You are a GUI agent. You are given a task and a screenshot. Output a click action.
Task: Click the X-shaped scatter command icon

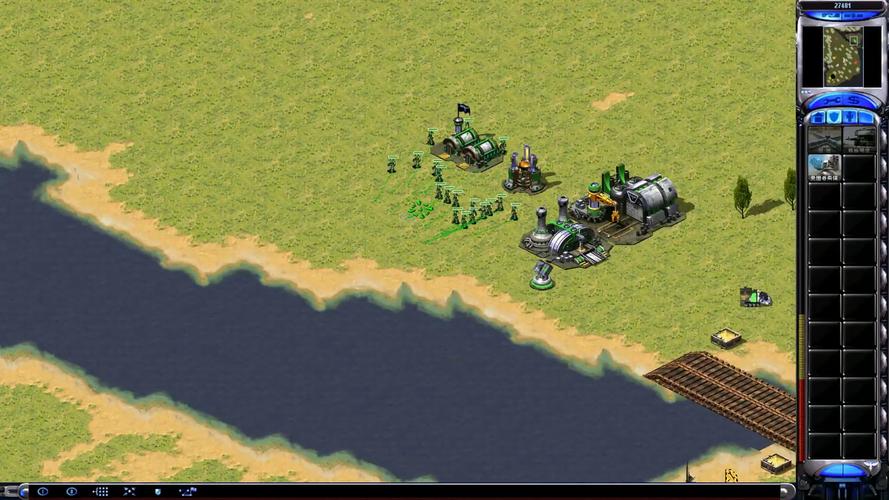129,492
